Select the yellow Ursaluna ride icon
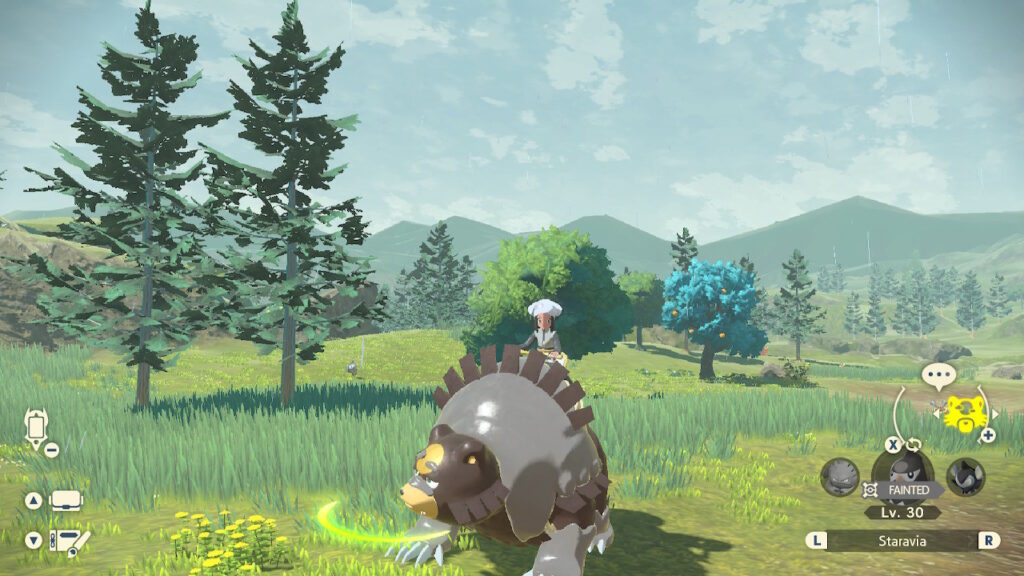This screenshot has height=576, width=1024. point(965,412)
